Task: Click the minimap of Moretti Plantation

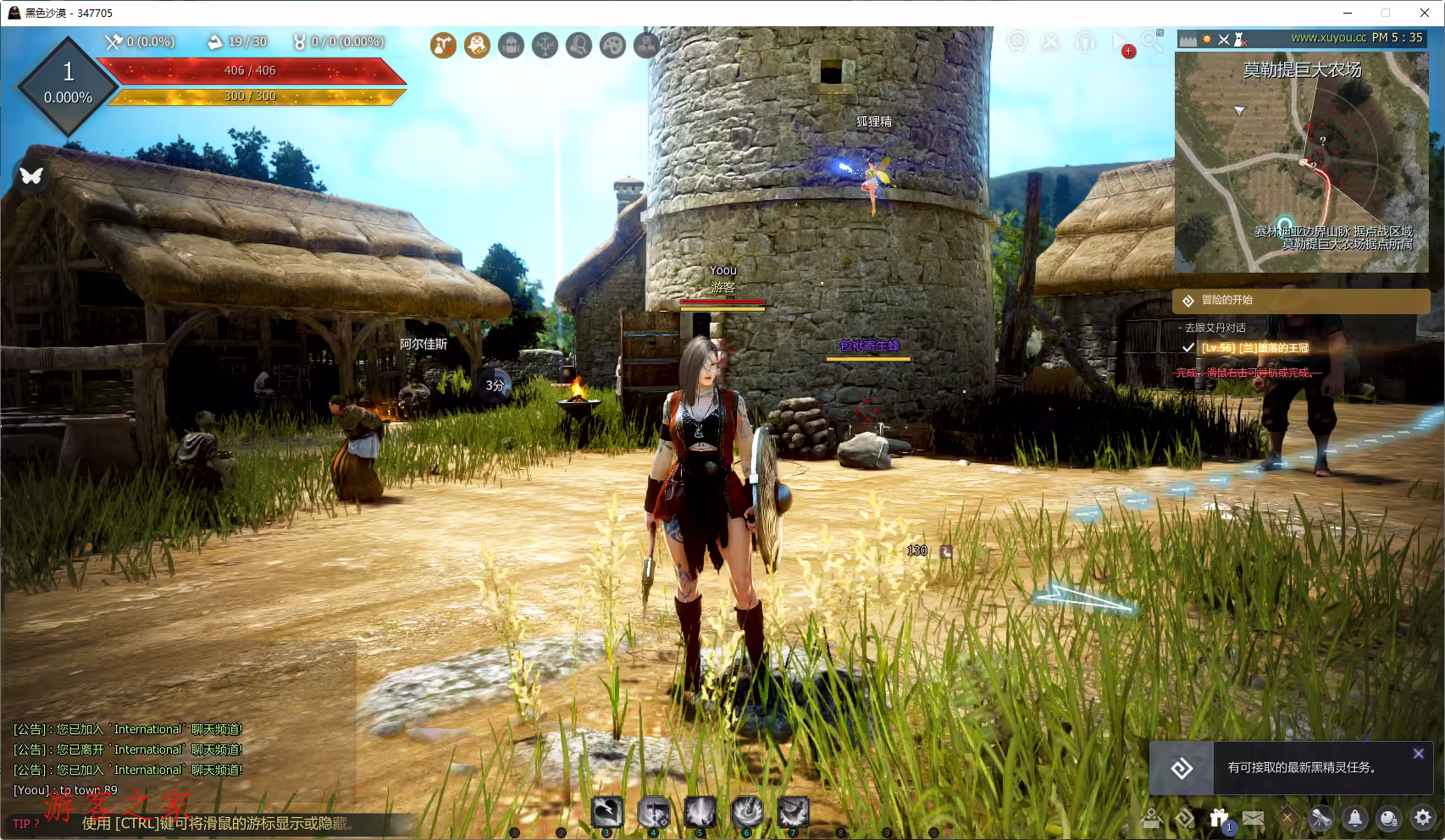Action: (1301, 161)
